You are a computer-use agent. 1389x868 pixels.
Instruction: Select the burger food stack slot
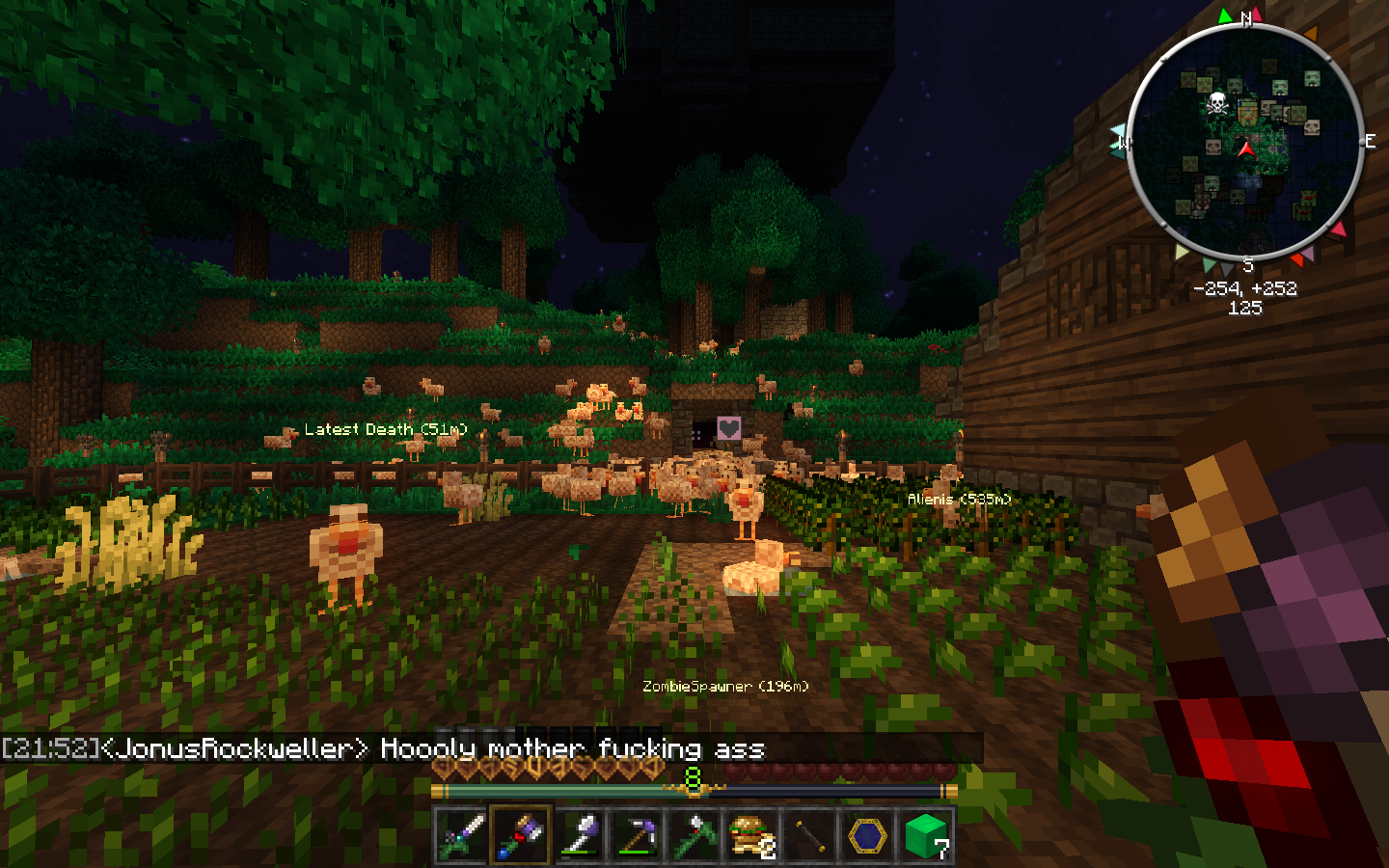click(752, 834)
